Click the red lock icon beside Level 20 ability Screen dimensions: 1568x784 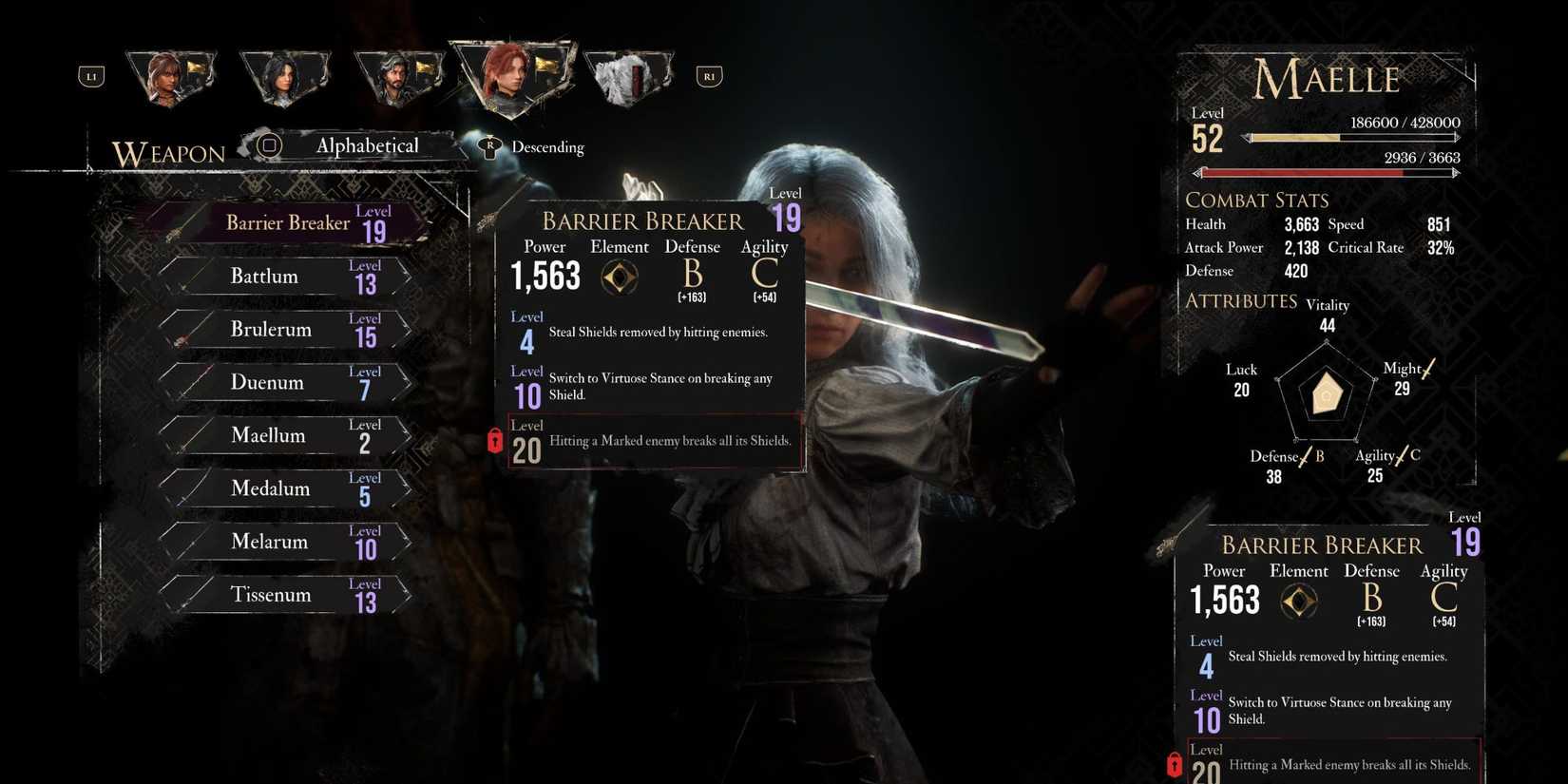494,440
